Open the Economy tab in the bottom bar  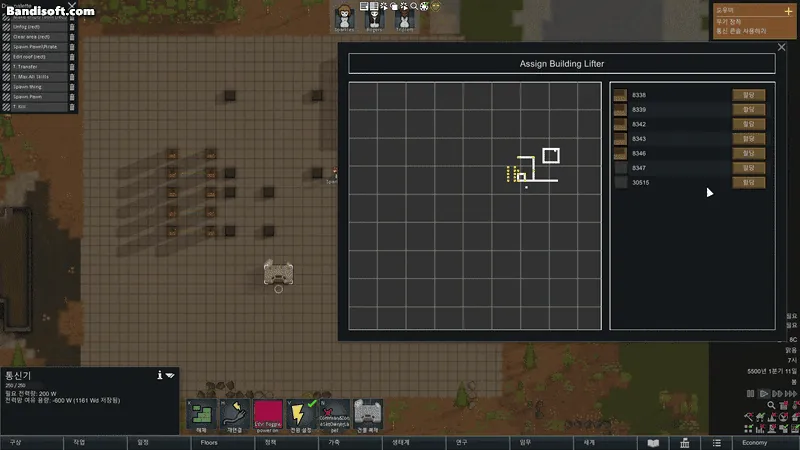point(754,442)
